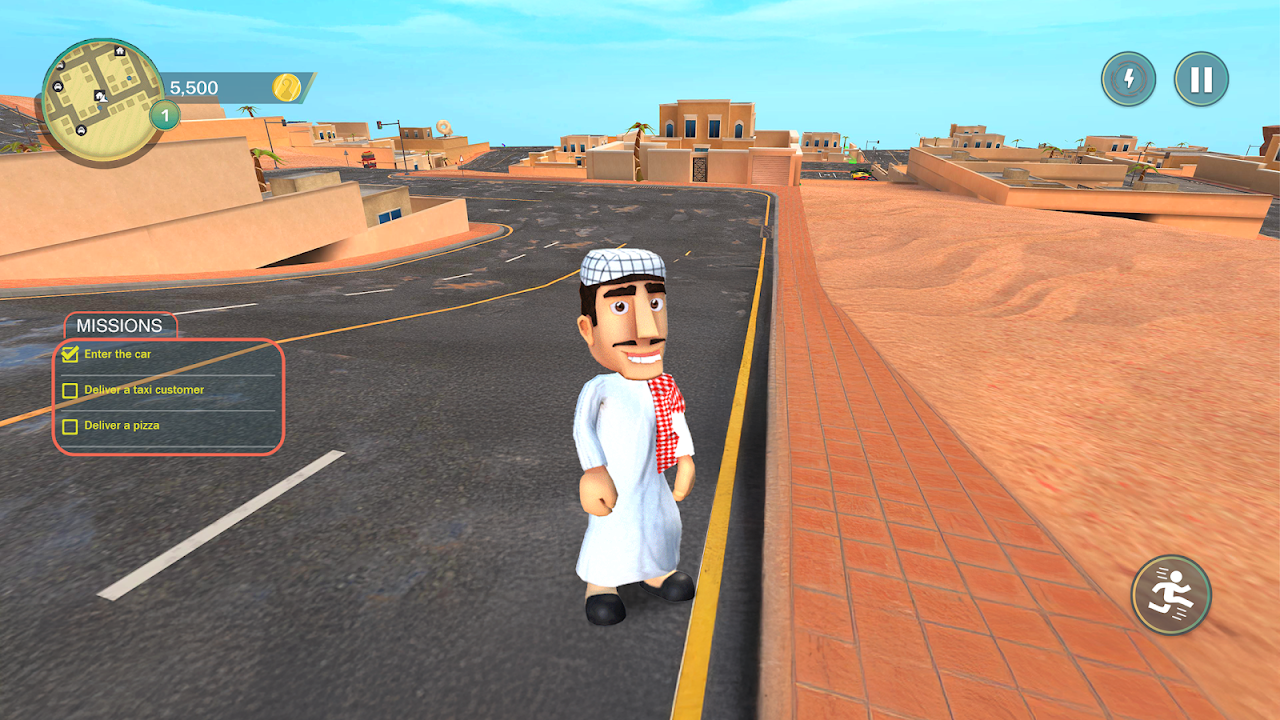The width and height of the screenshot is (1280, 720).
Task: Choose the 'Deliver a taxi customer' mission
Action: 144,390
